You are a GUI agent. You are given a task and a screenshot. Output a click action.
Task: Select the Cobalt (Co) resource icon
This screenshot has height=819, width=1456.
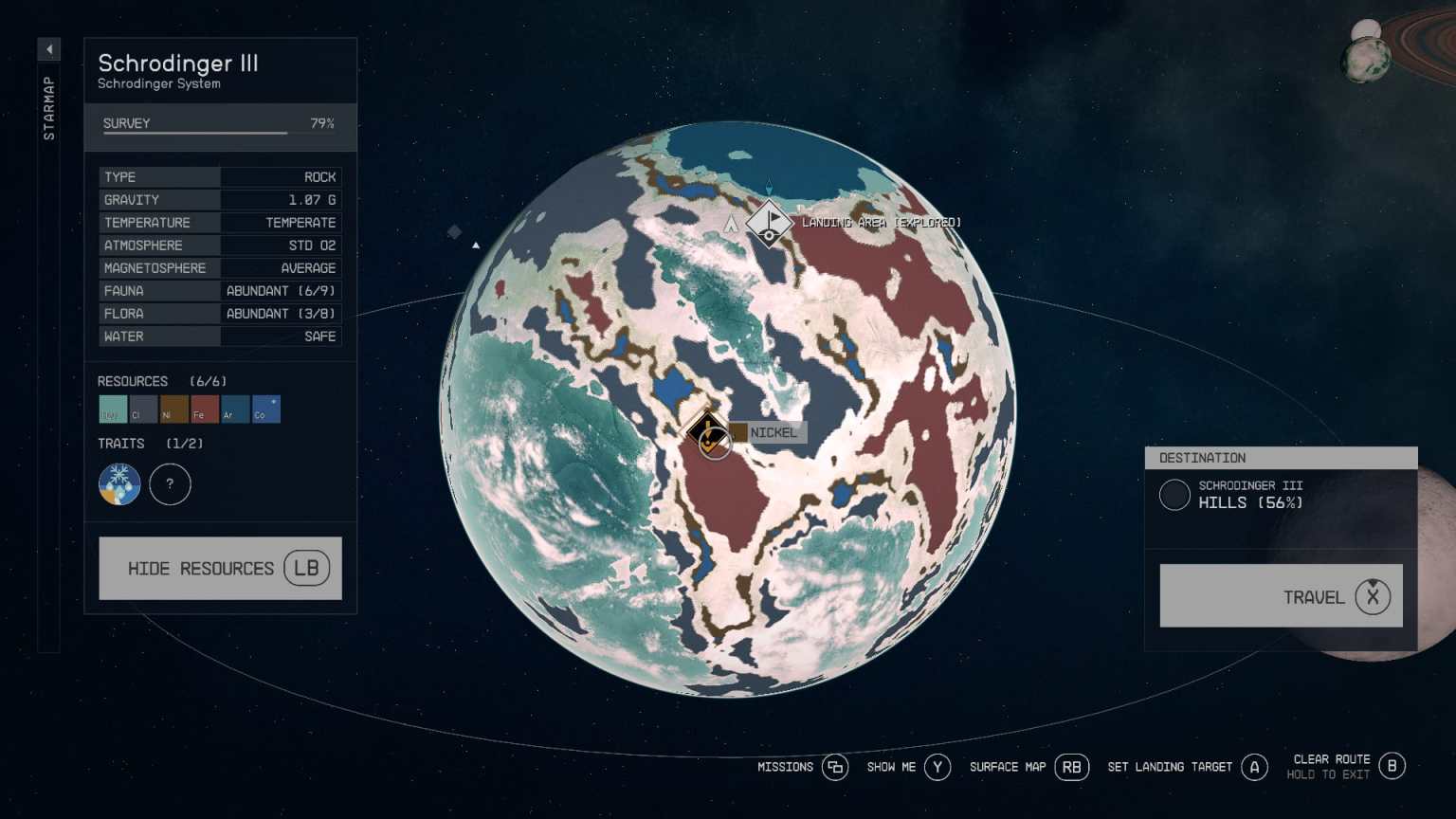tap(264, 409)
